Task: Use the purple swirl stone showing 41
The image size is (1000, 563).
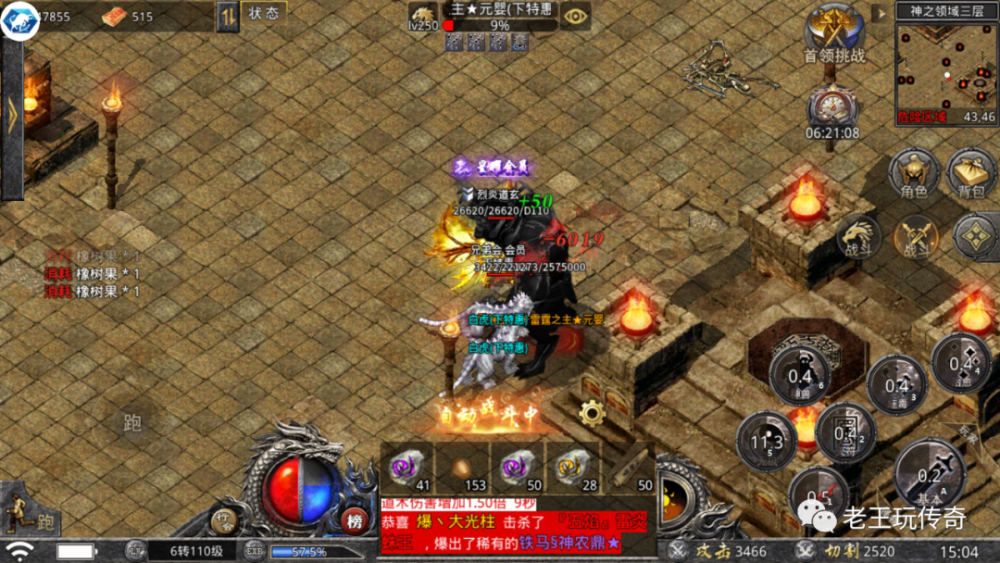Action: (x=406, y=468)
